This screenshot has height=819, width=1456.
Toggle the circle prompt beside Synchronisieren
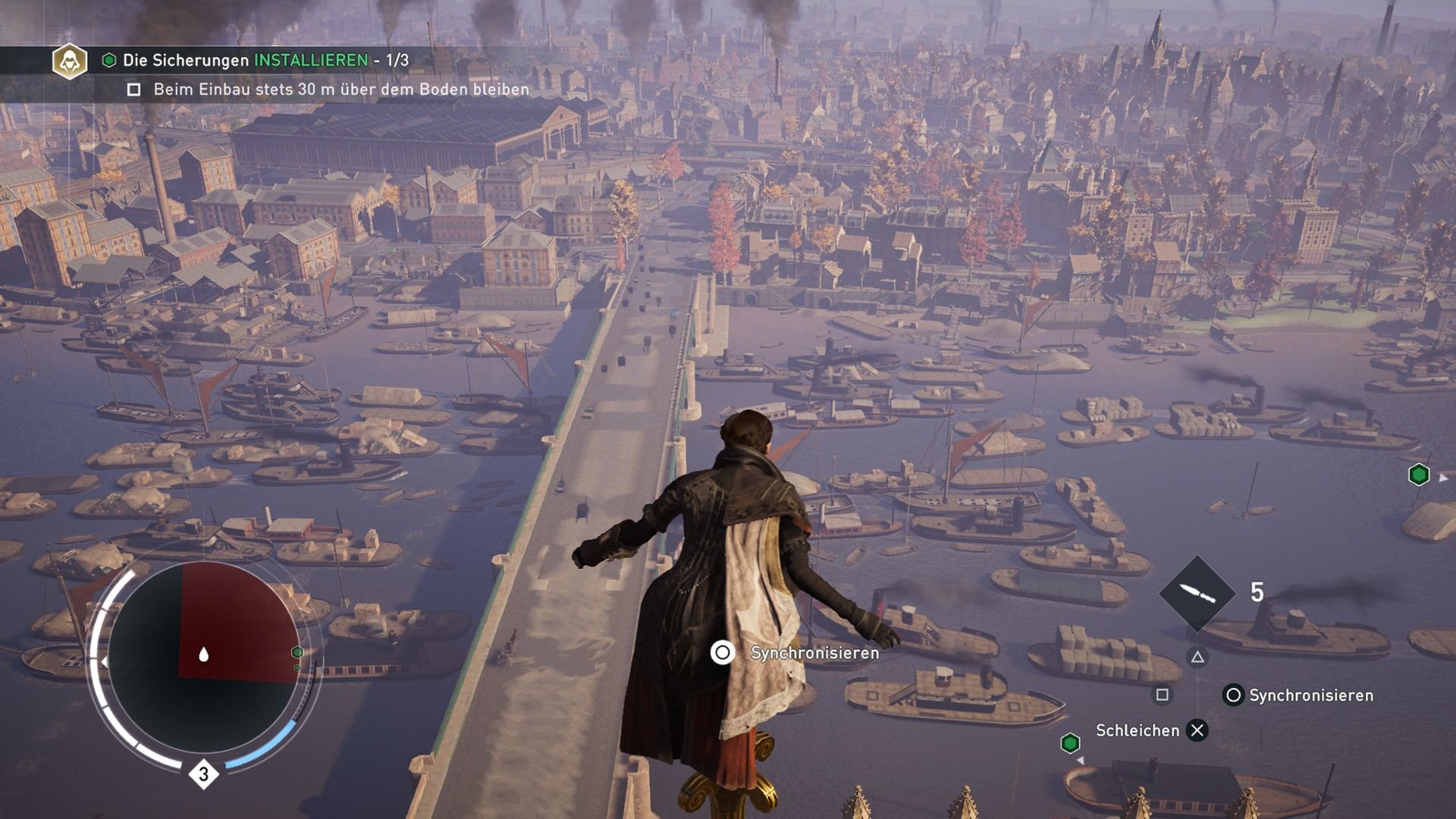point(1235,695)
